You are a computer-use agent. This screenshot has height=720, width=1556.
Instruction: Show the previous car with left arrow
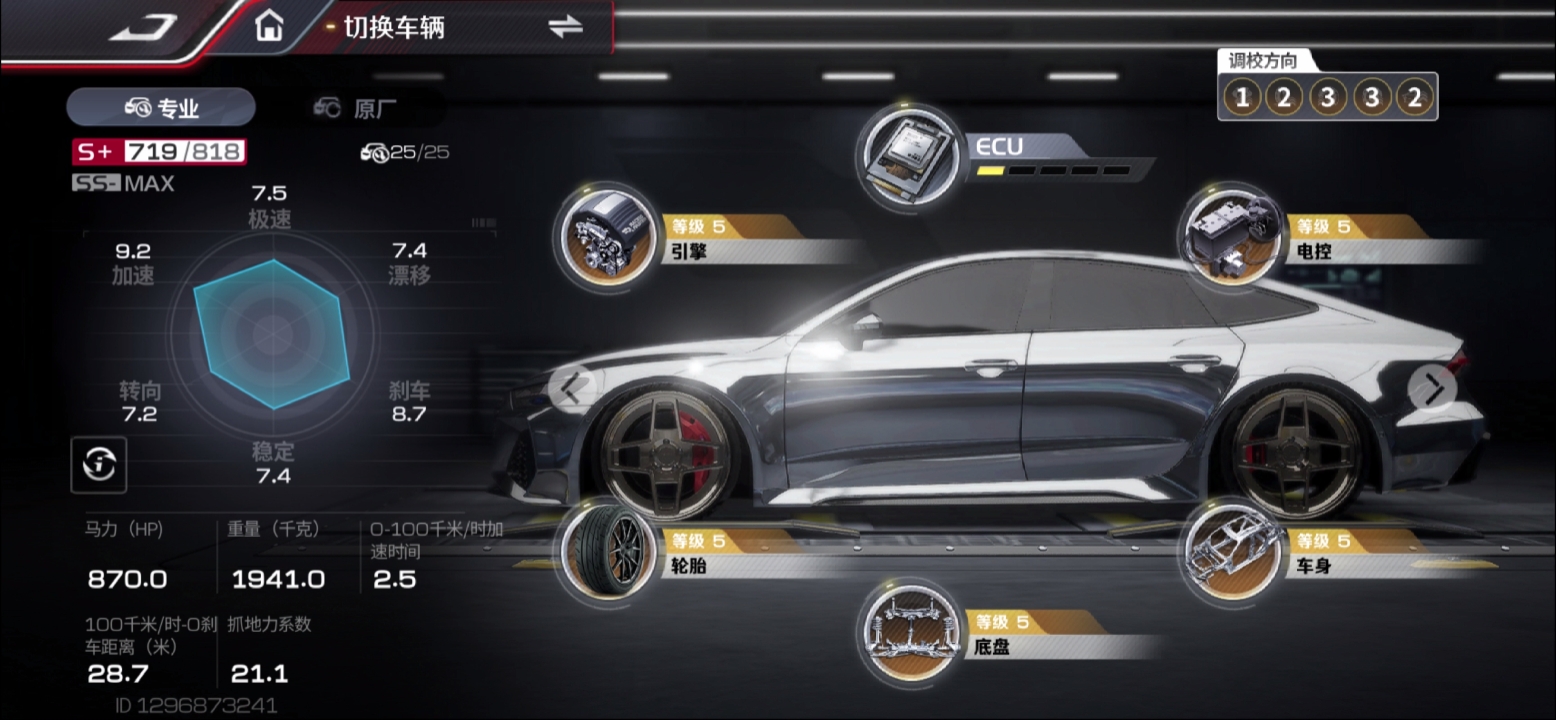571,388
